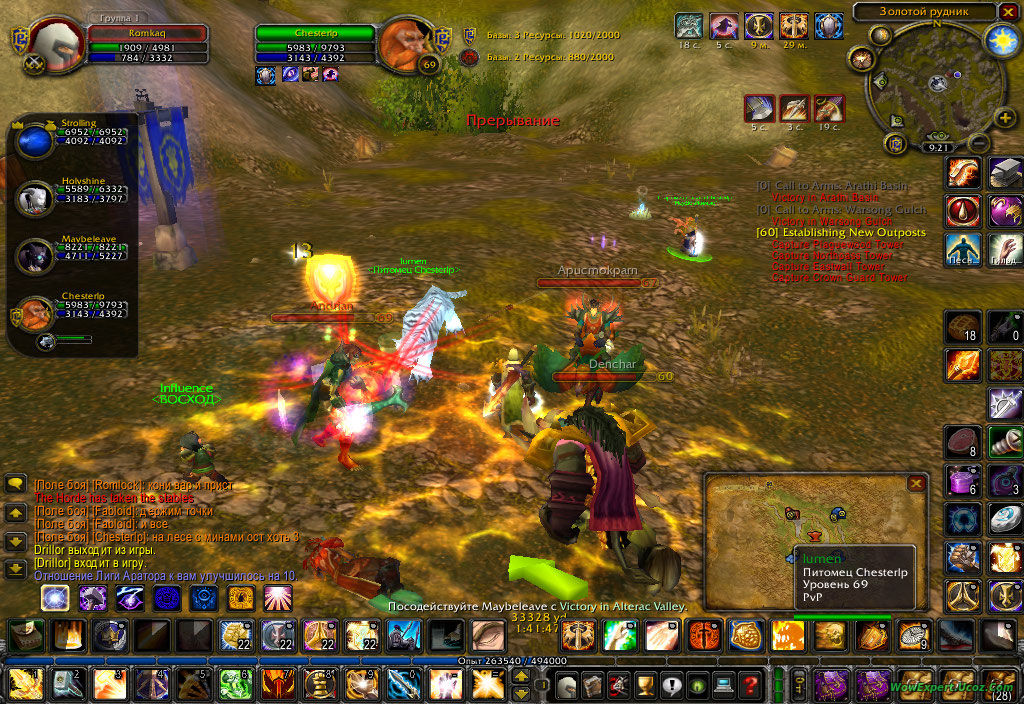
Task: Select the stack of 18 item slot
Action: pyautogui.click(x=963, y=328)
